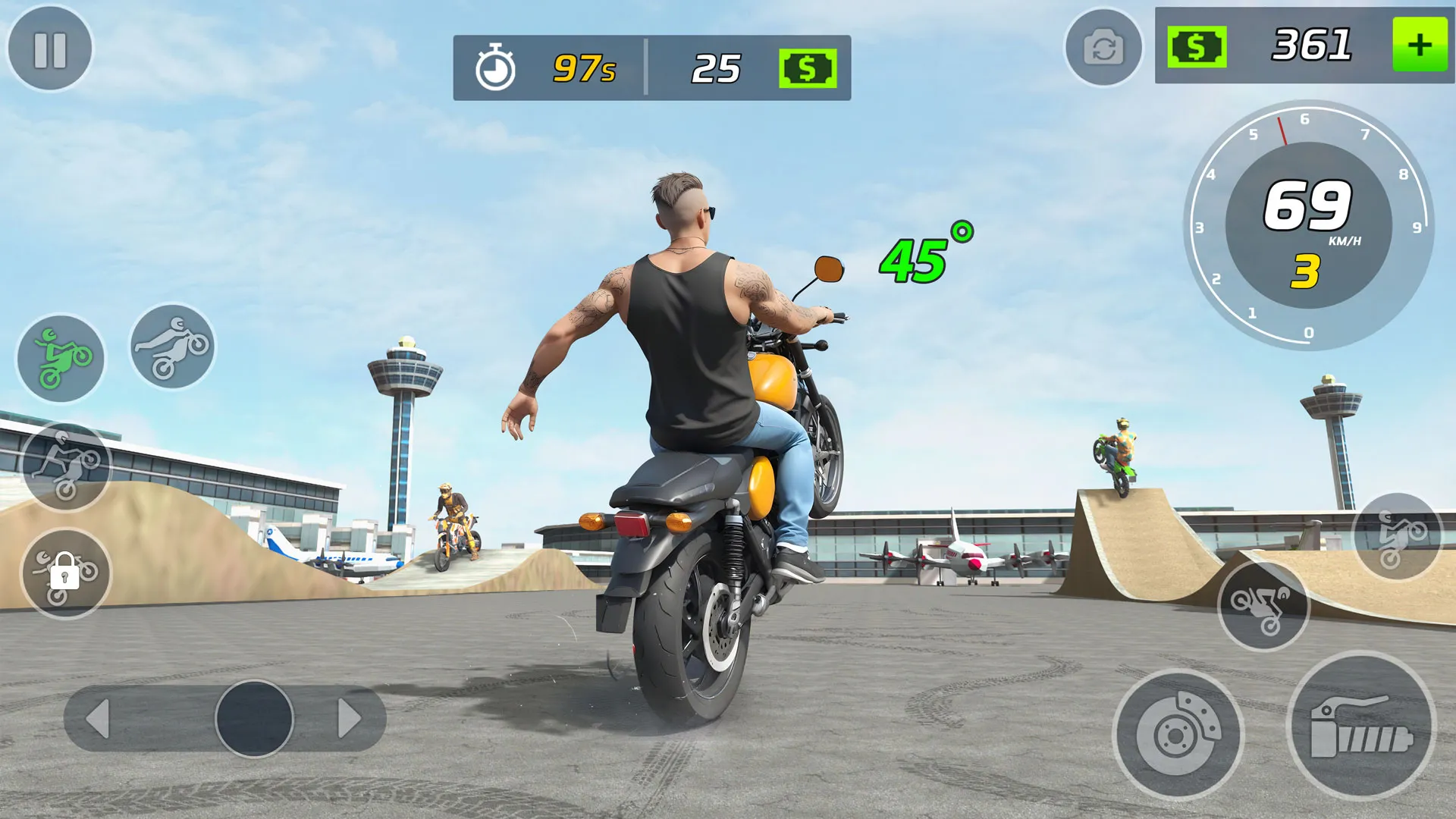1456x819 pixels.
Task: Hit the throttle accelerator button
Action: (x=1362, y=726)
